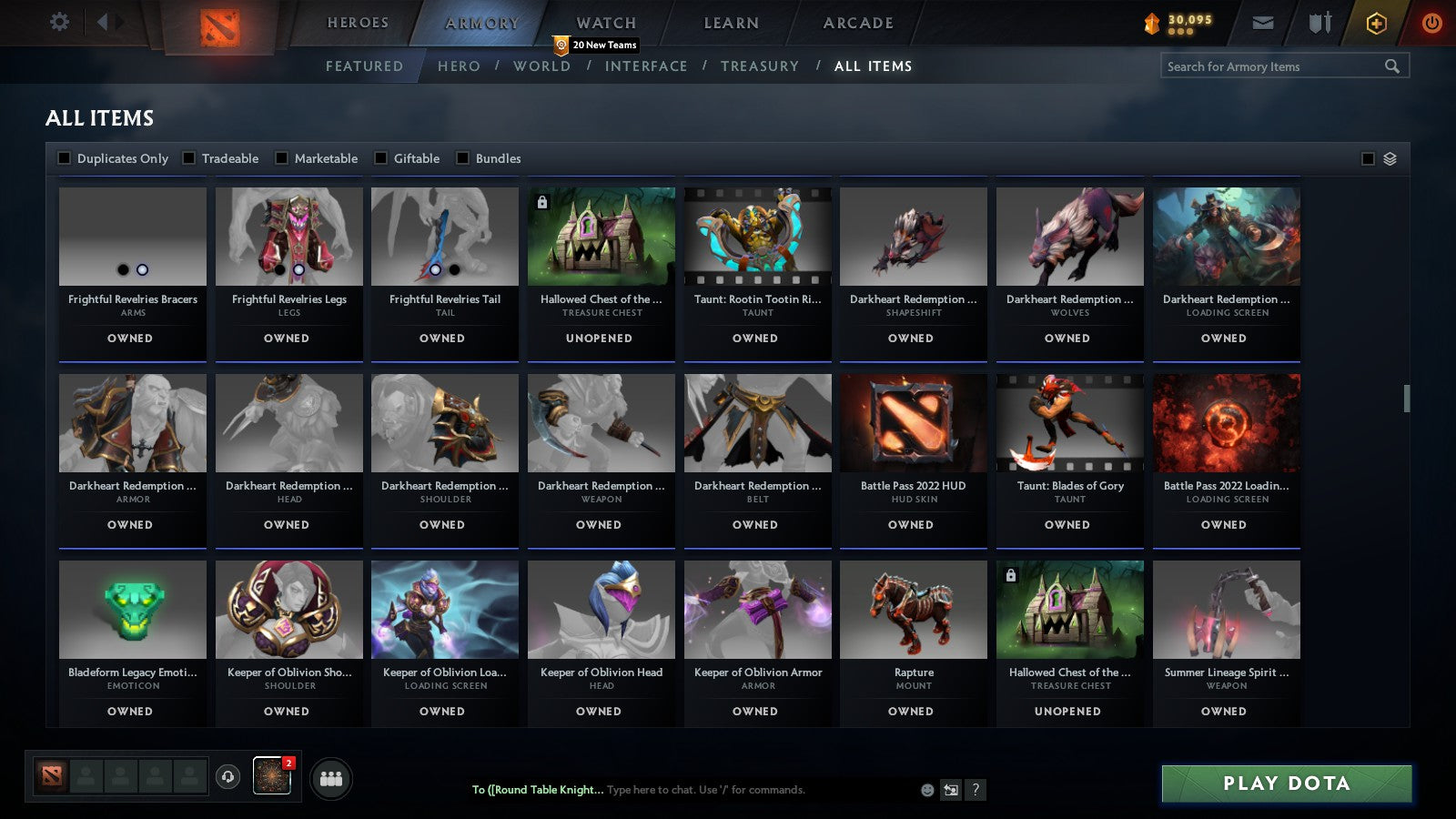Enable the Bundles filter checkbox
Image resolution: width=1456 pixels, height=819 pixels.
pos(463,157)
